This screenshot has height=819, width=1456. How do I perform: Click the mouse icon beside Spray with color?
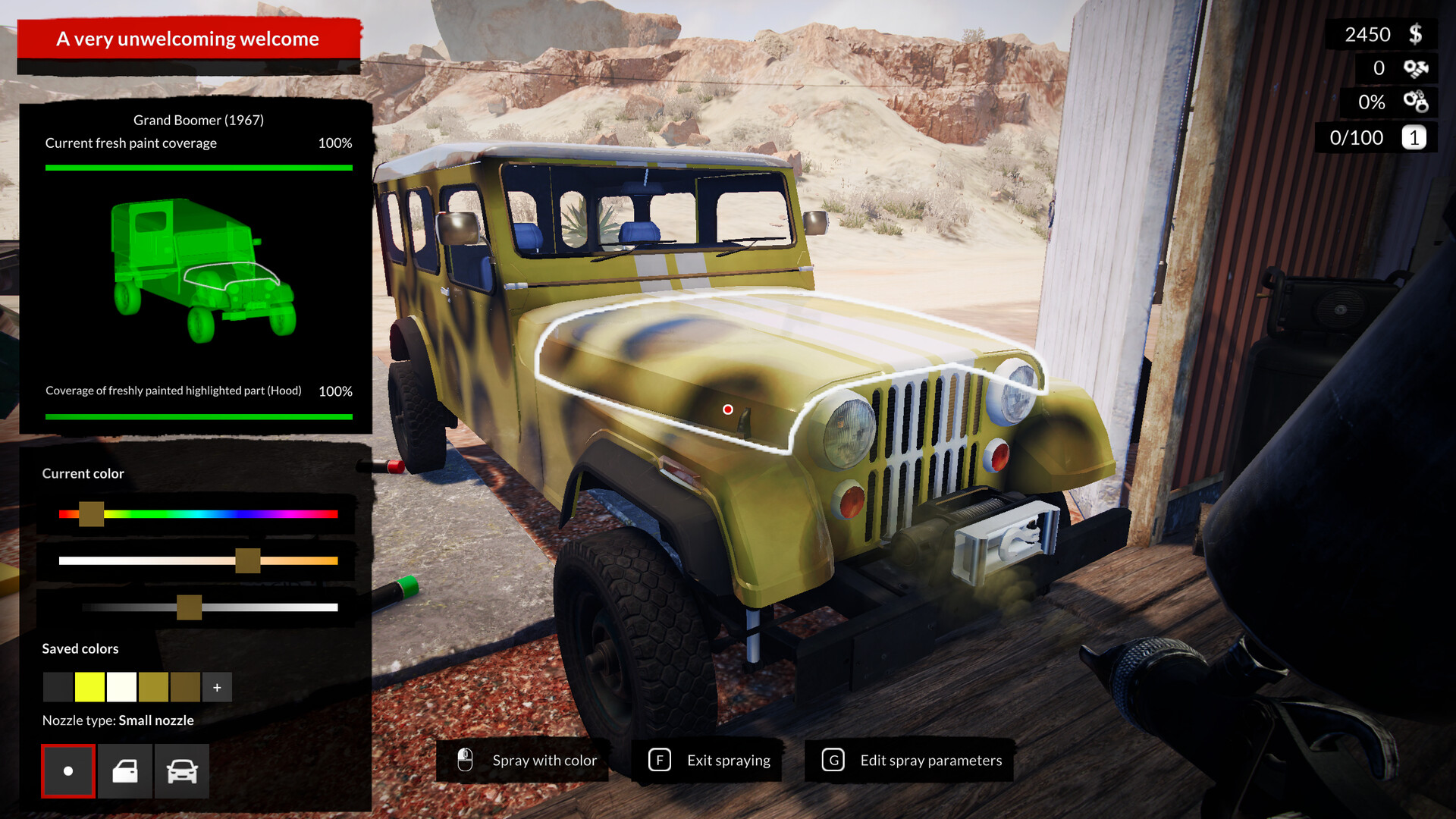464,760
